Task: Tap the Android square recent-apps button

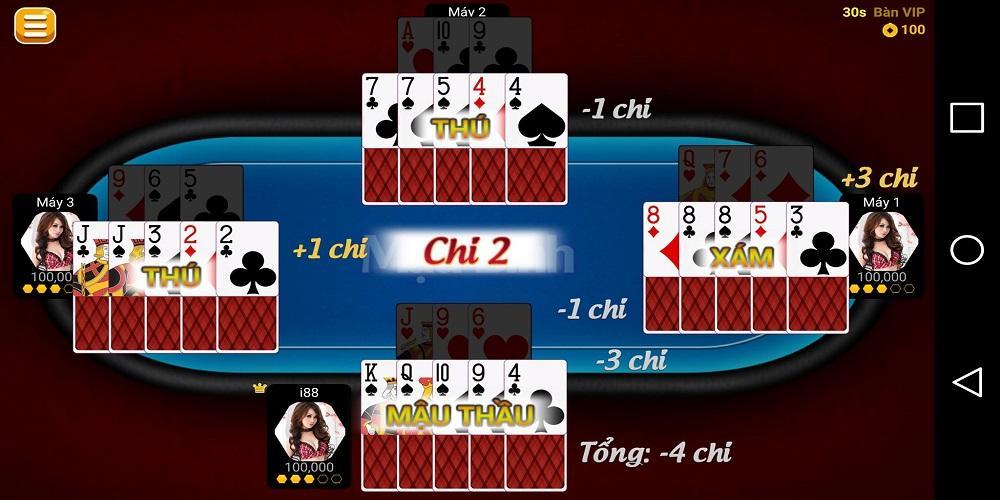Action: coord(966,118)
